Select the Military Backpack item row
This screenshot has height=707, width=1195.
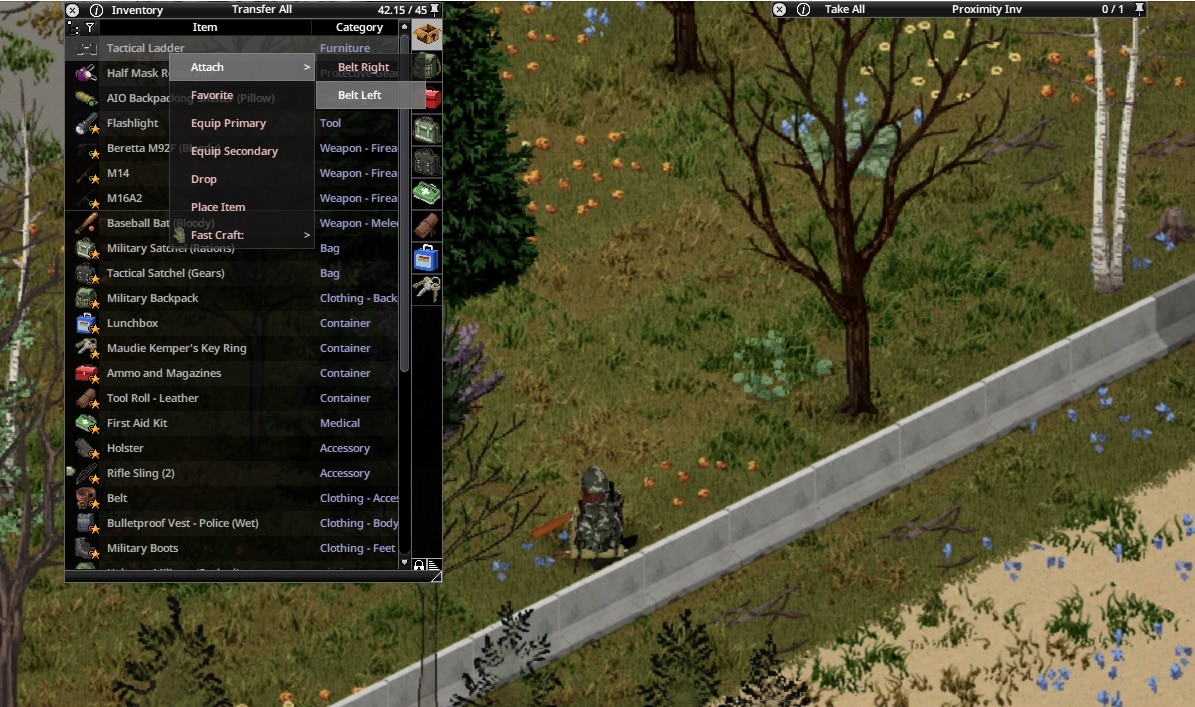[x=152, y=298]
